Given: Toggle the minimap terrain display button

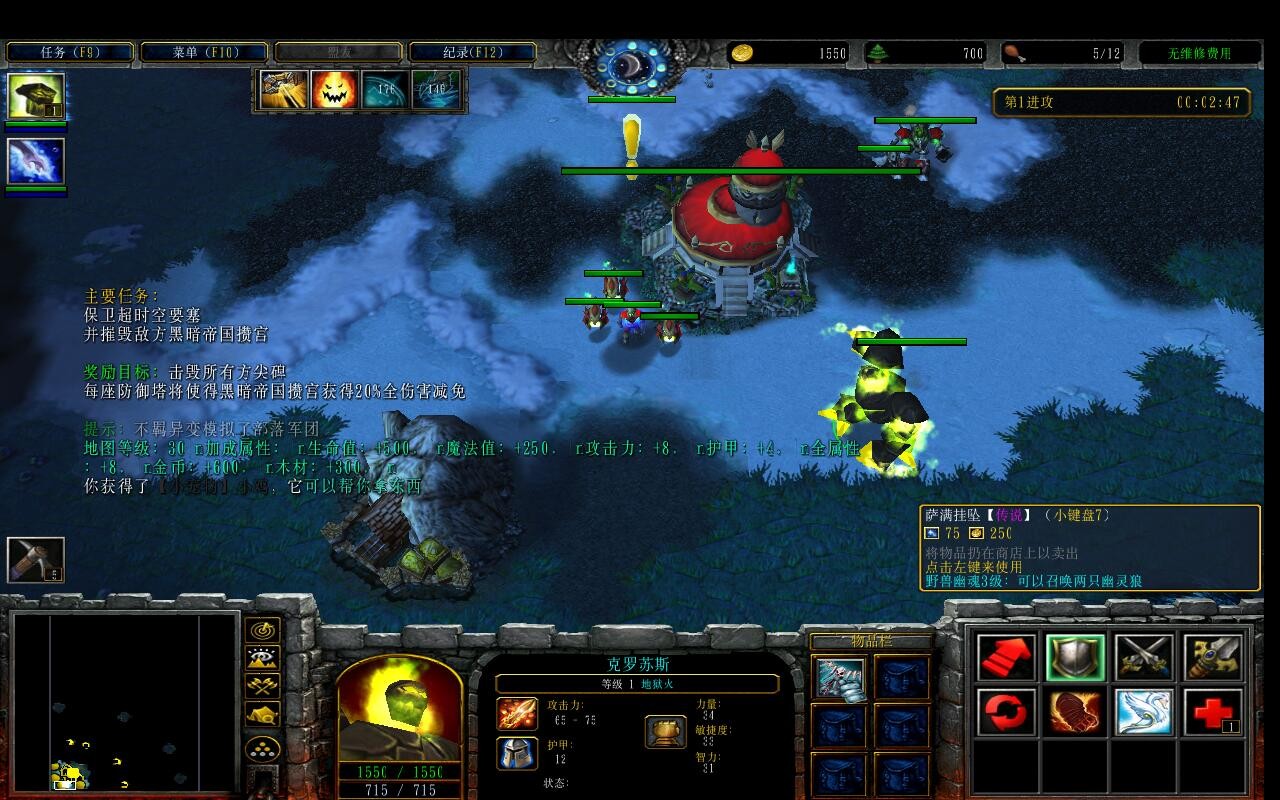Looking at the screenshot, I should 262,659.
